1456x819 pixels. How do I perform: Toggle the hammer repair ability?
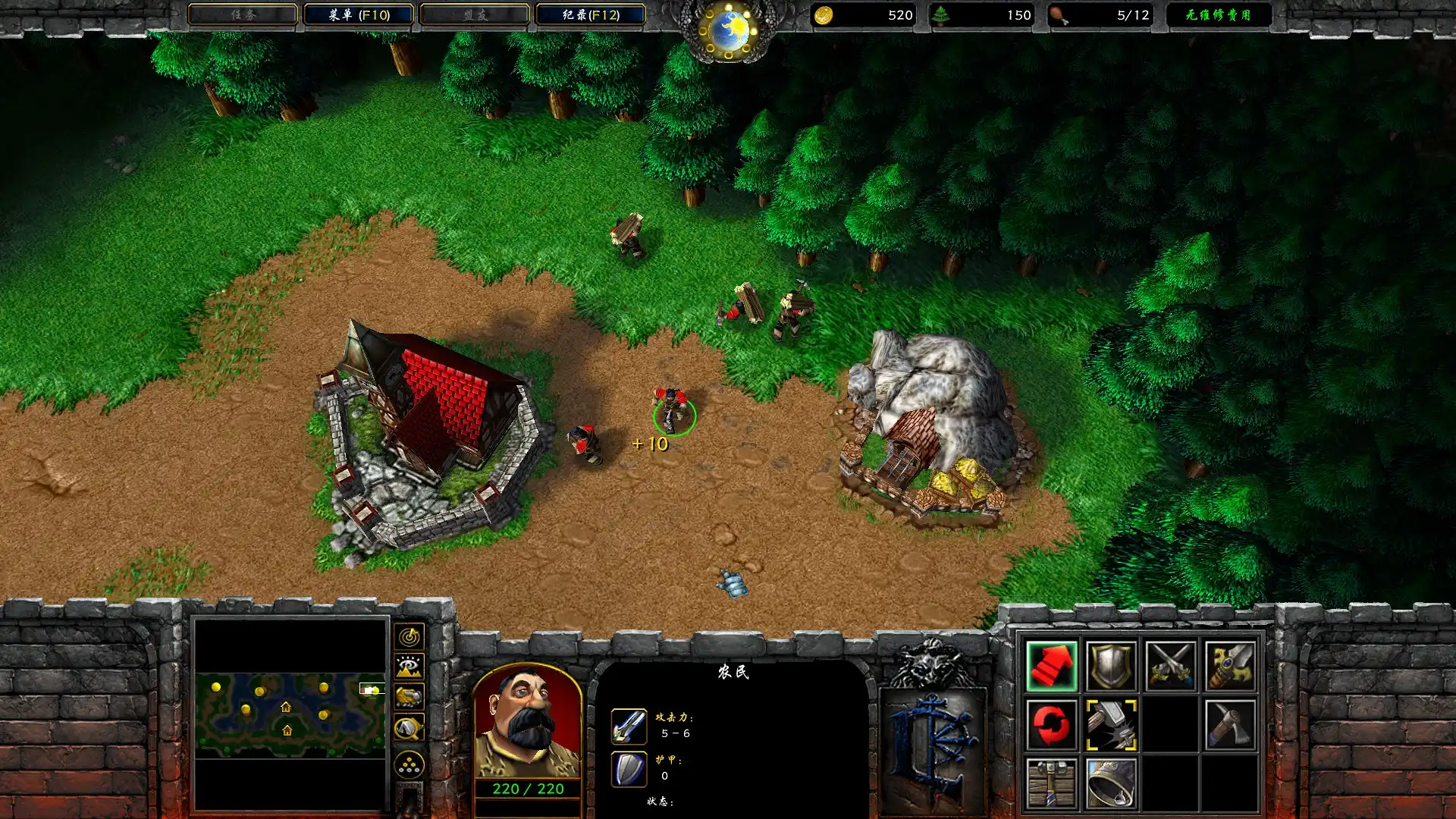pos(1110,725)
